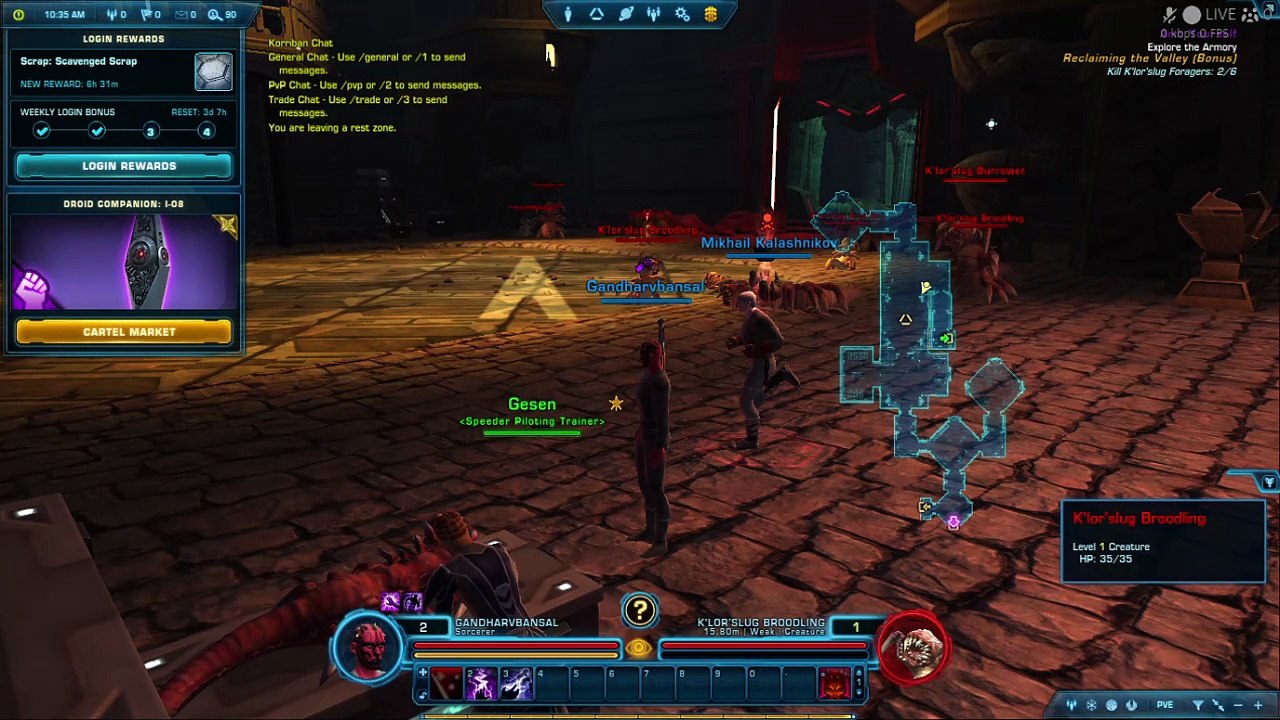The width and height of the screenshot is (1280, 720).
Task: Zoom out the minimap with minus button
Action: (1238, 705)
